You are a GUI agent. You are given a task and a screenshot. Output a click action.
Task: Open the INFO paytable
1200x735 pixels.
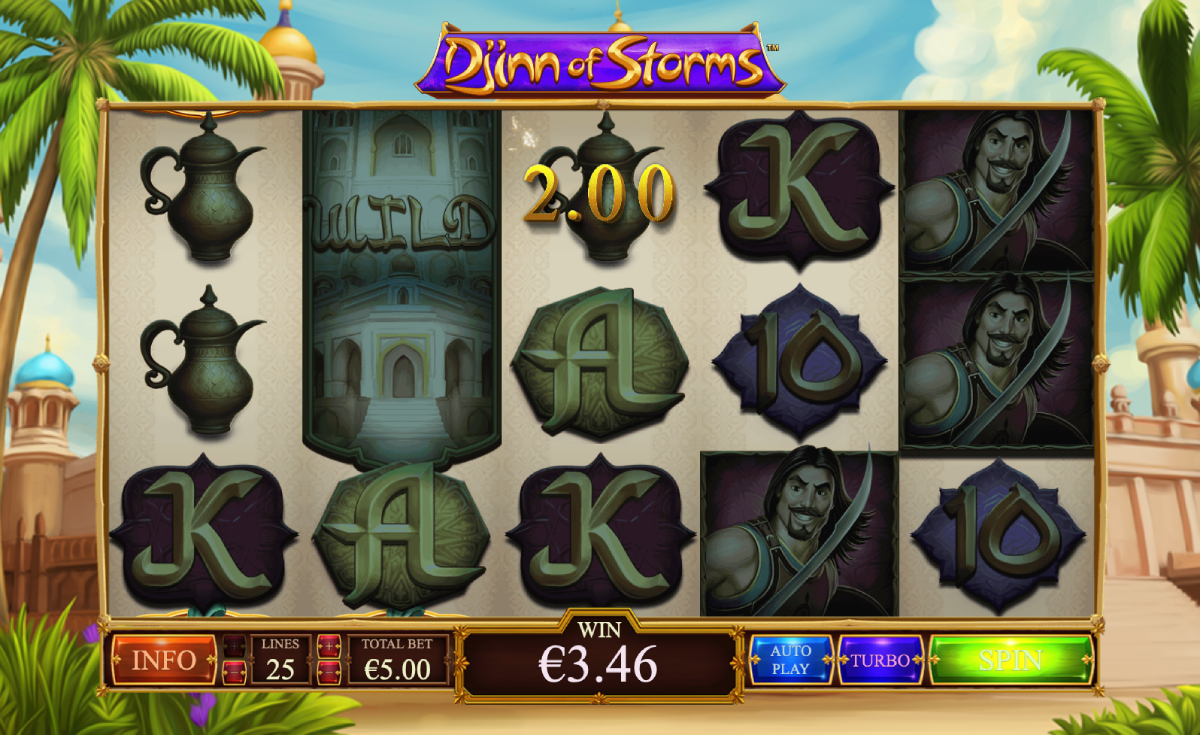(x=163, y=660)
